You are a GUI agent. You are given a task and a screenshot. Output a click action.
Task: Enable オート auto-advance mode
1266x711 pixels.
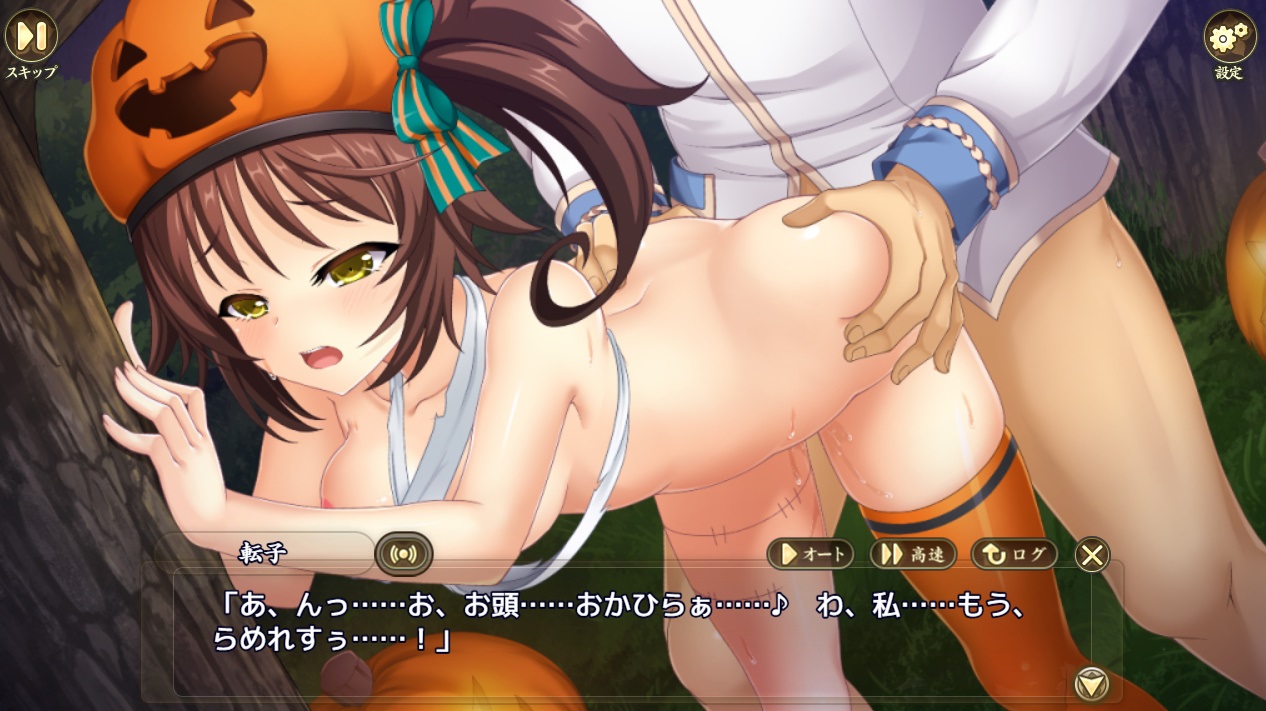[x=811, y=553]
